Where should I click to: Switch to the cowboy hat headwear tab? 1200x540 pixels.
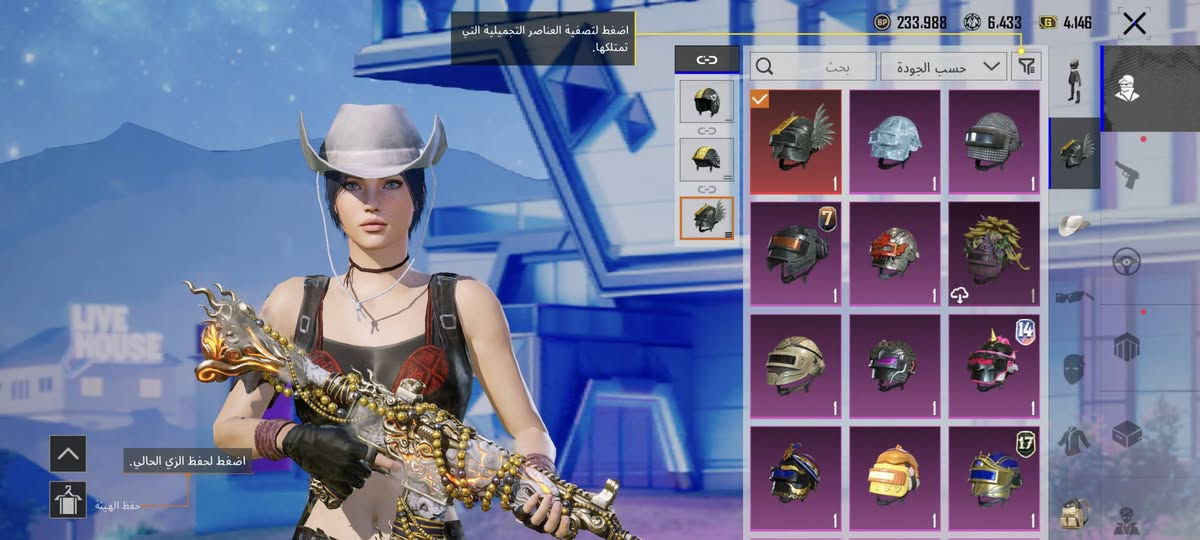click(1074, 224)
